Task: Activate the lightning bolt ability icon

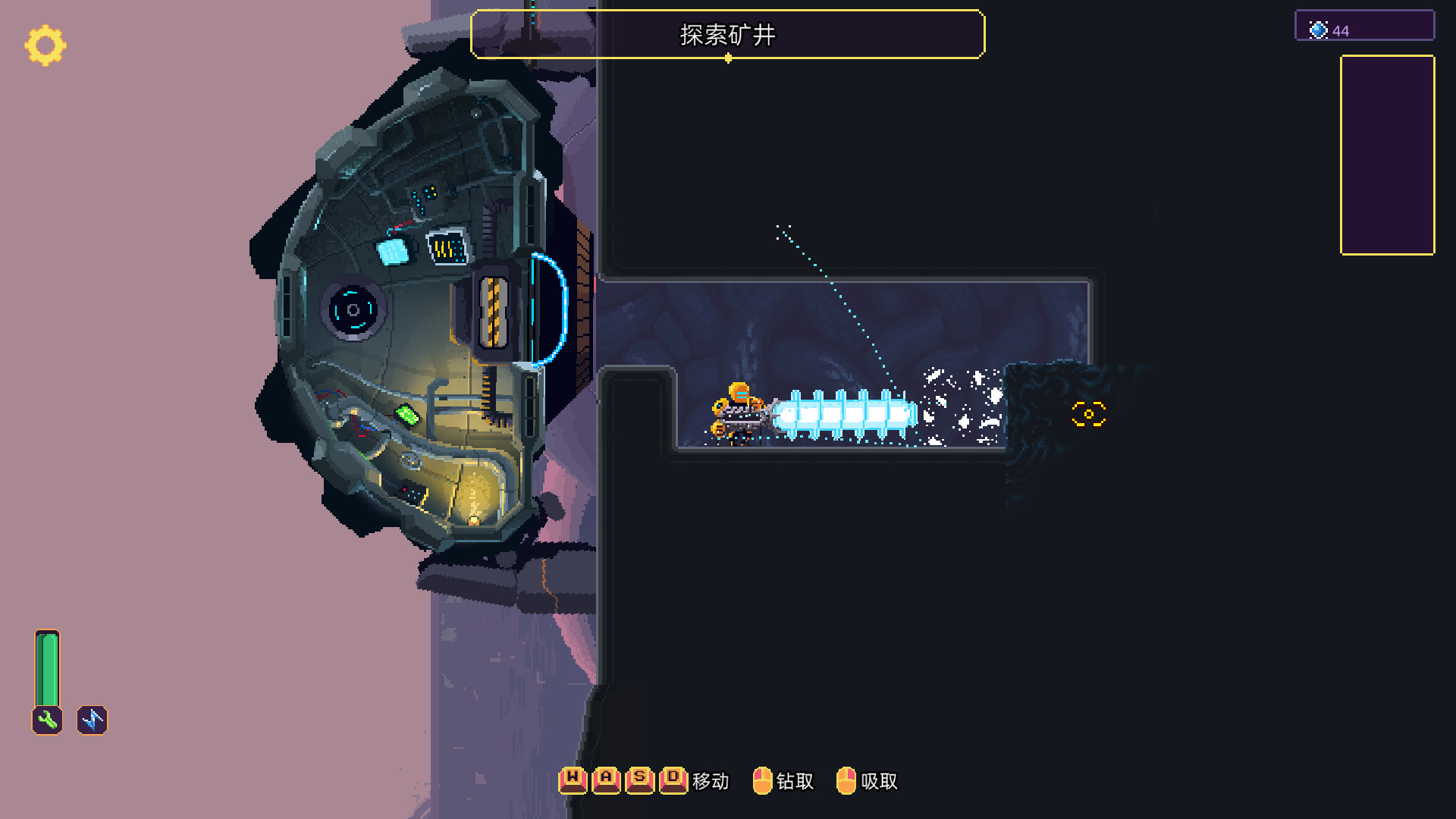Action: (x=93, y=720)
